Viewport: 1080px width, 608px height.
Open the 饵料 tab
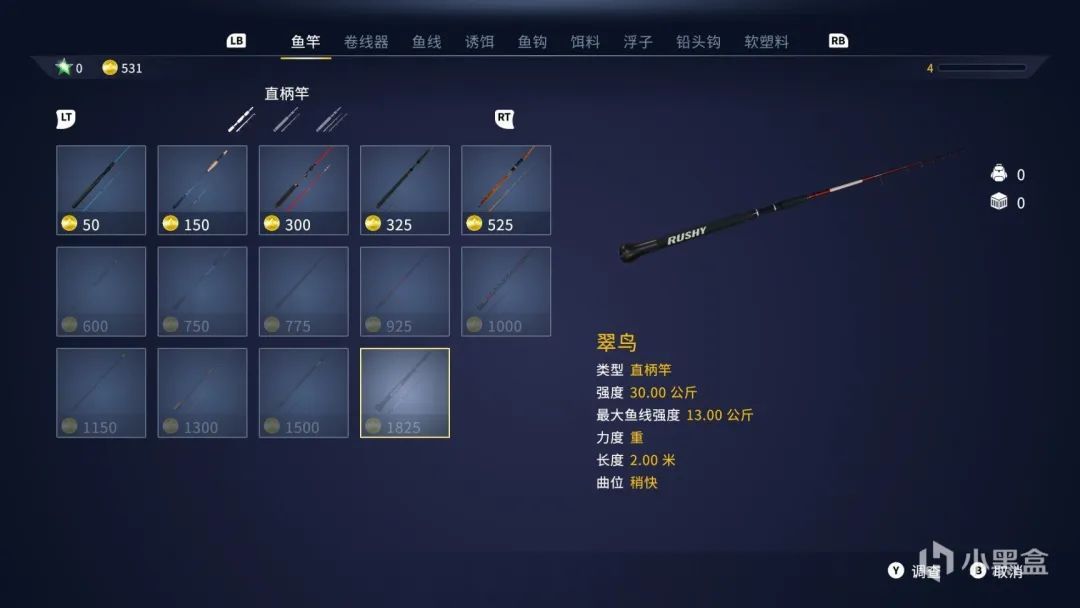coord(585,42)
